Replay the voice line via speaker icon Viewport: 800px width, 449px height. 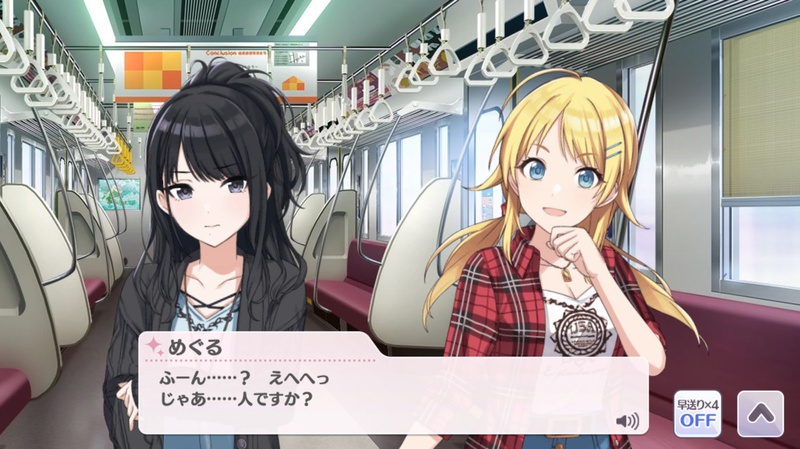coord(628,420)
